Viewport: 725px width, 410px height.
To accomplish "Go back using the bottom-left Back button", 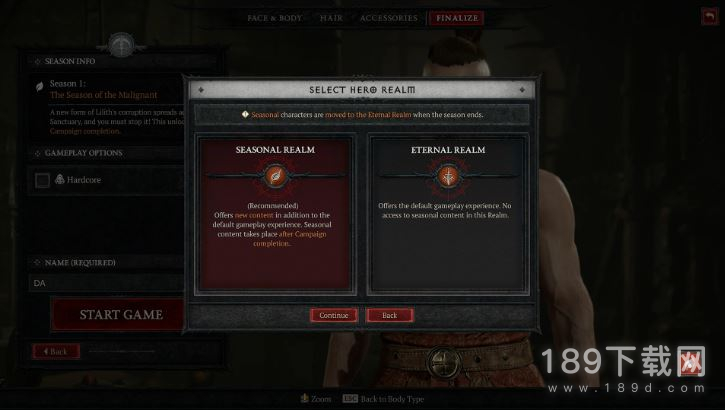I will 56,352.
